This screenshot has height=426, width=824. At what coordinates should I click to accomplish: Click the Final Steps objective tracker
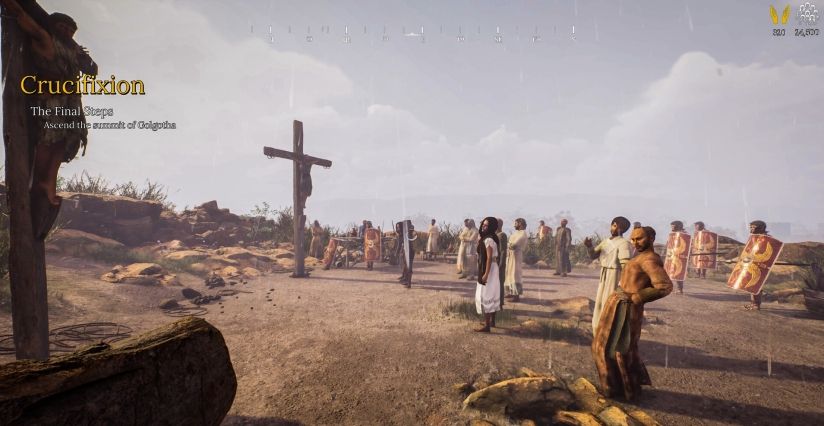pyautogui.click(x=71, y=112)
